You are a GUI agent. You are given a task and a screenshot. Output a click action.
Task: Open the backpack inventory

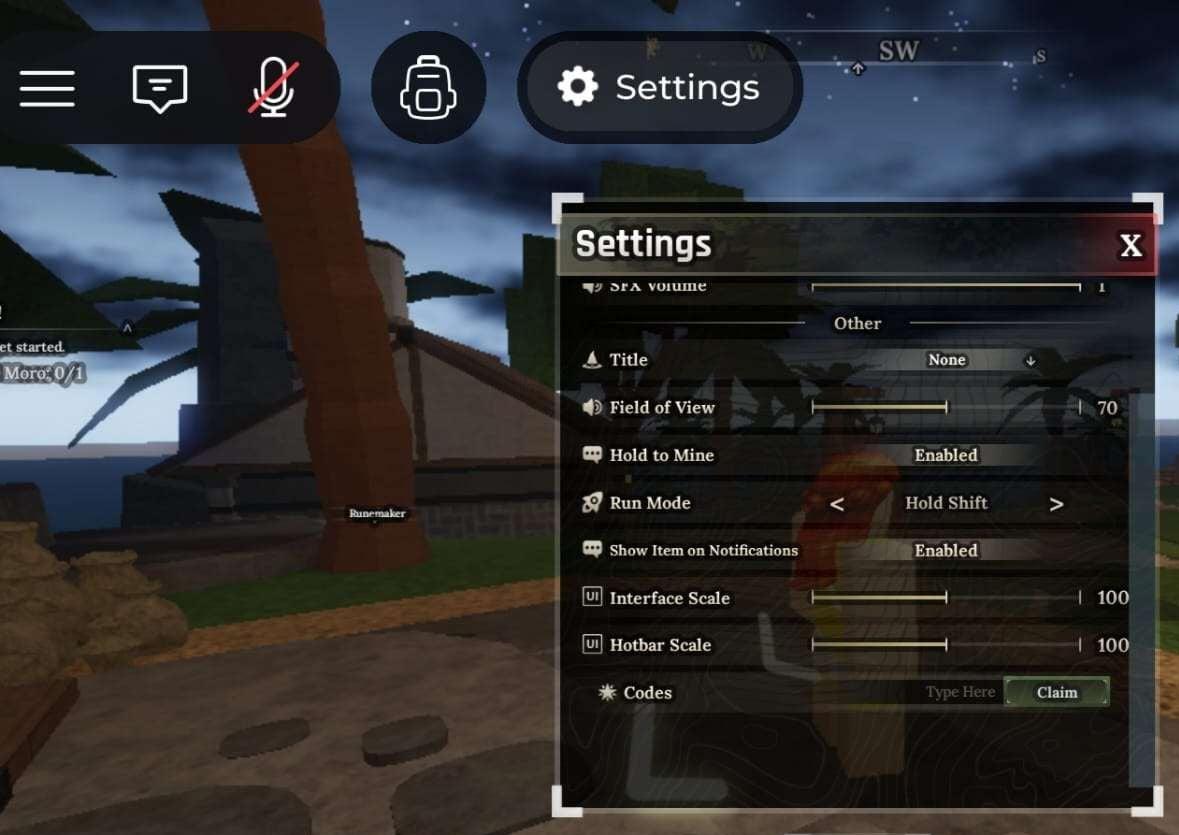(428, 88)
